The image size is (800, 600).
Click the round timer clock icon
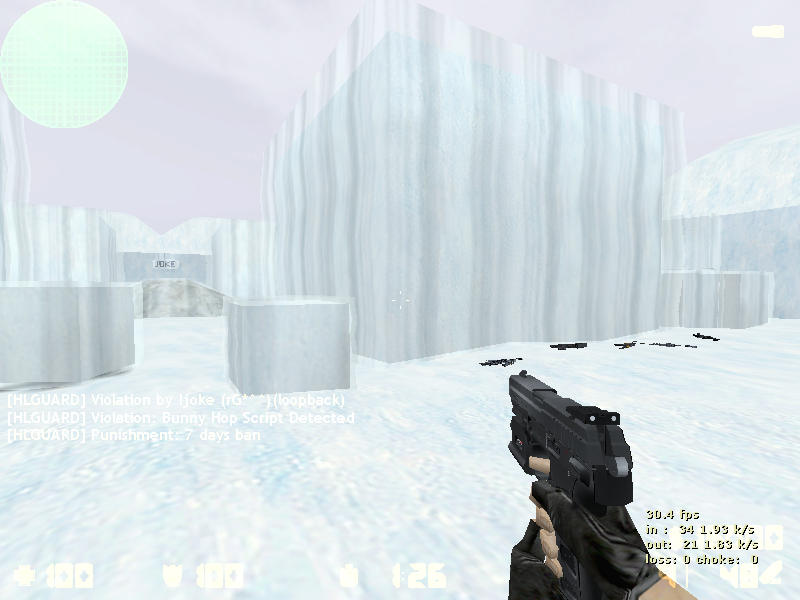348,576
